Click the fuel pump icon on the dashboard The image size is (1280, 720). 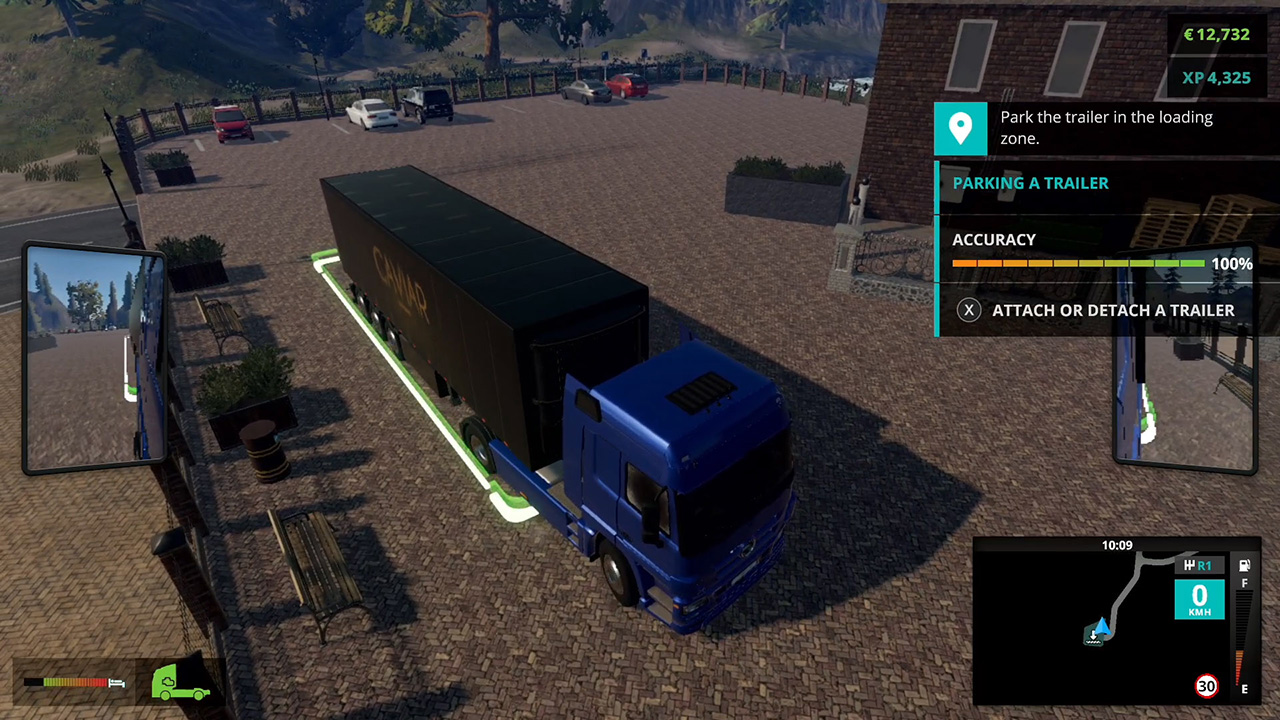pyautogui.click(x=1243, y=566)
